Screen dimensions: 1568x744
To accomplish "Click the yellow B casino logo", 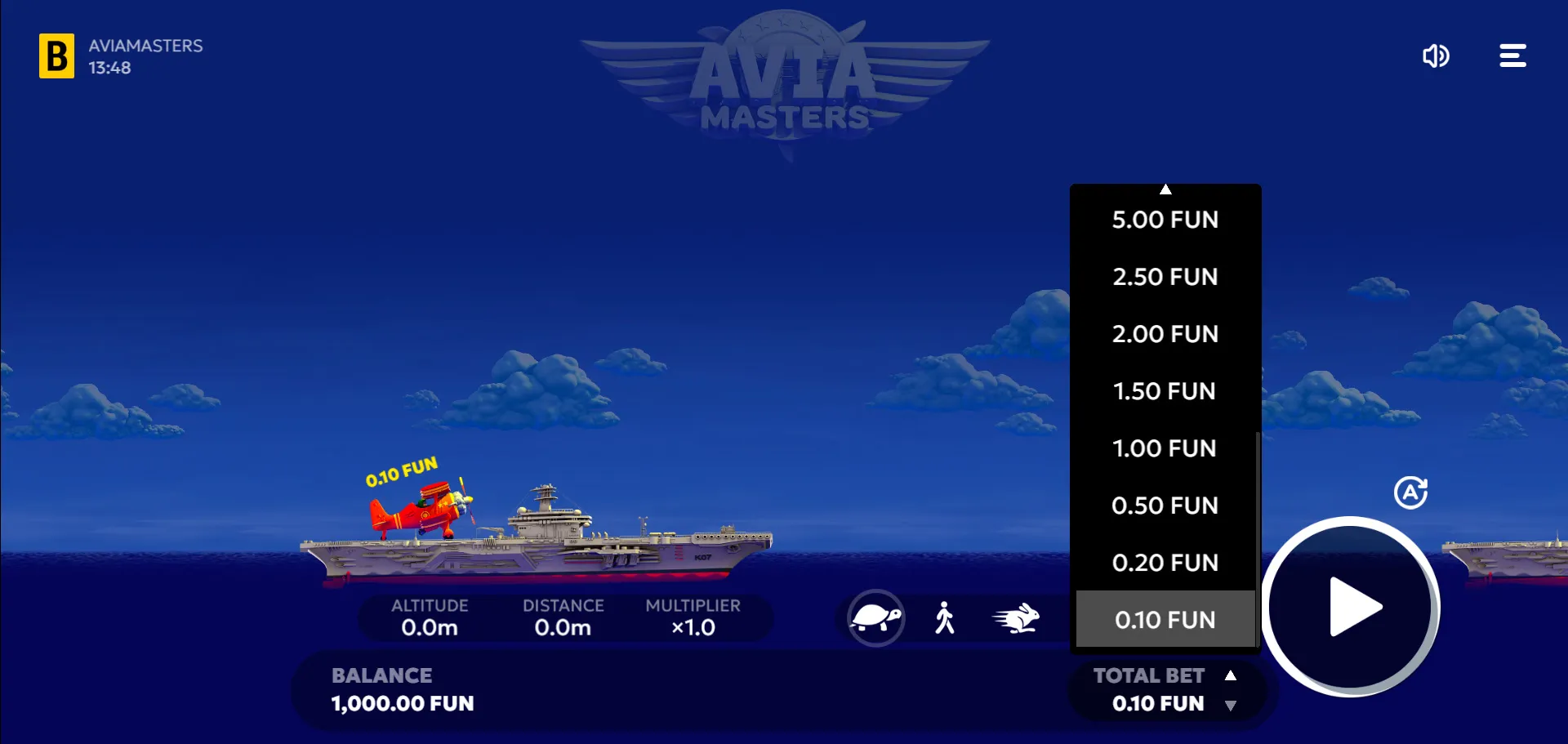I will click(56, 56).
